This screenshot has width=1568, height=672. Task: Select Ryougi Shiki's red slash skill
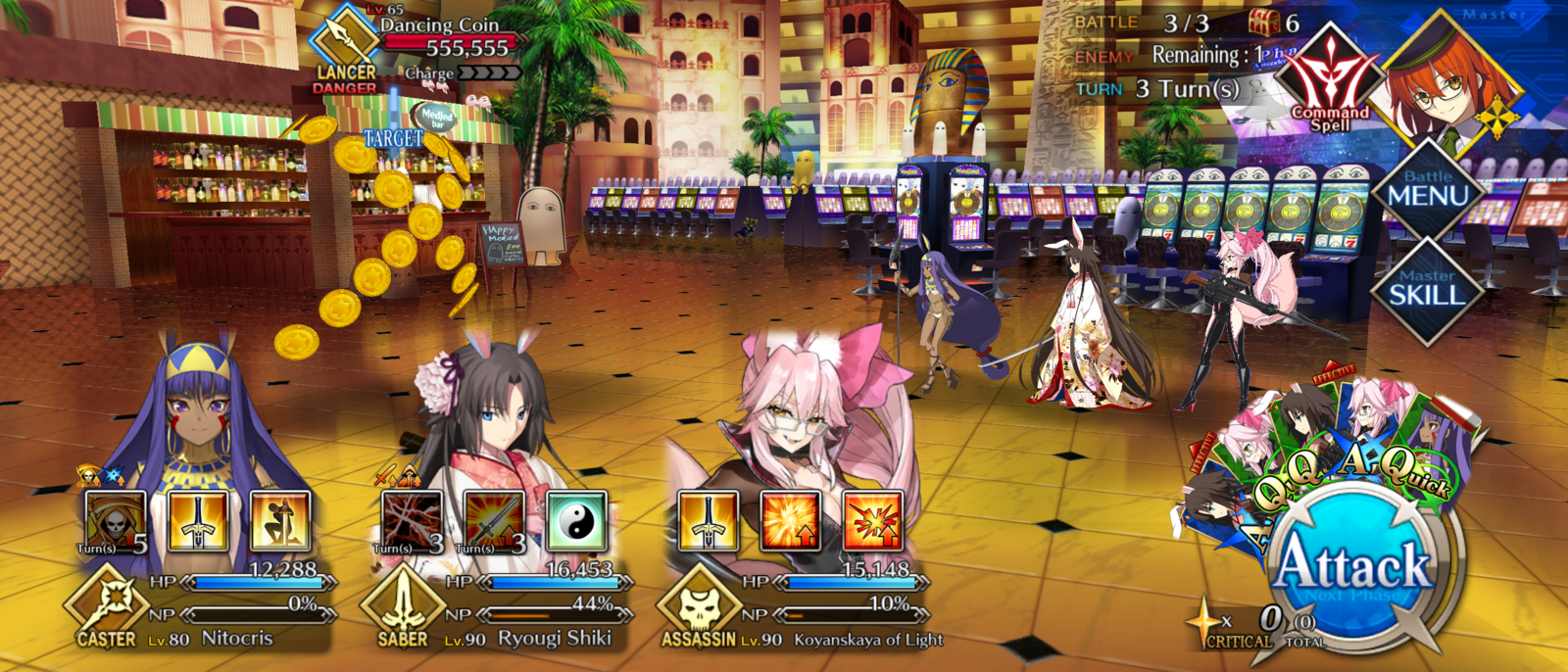pos(413,522)
